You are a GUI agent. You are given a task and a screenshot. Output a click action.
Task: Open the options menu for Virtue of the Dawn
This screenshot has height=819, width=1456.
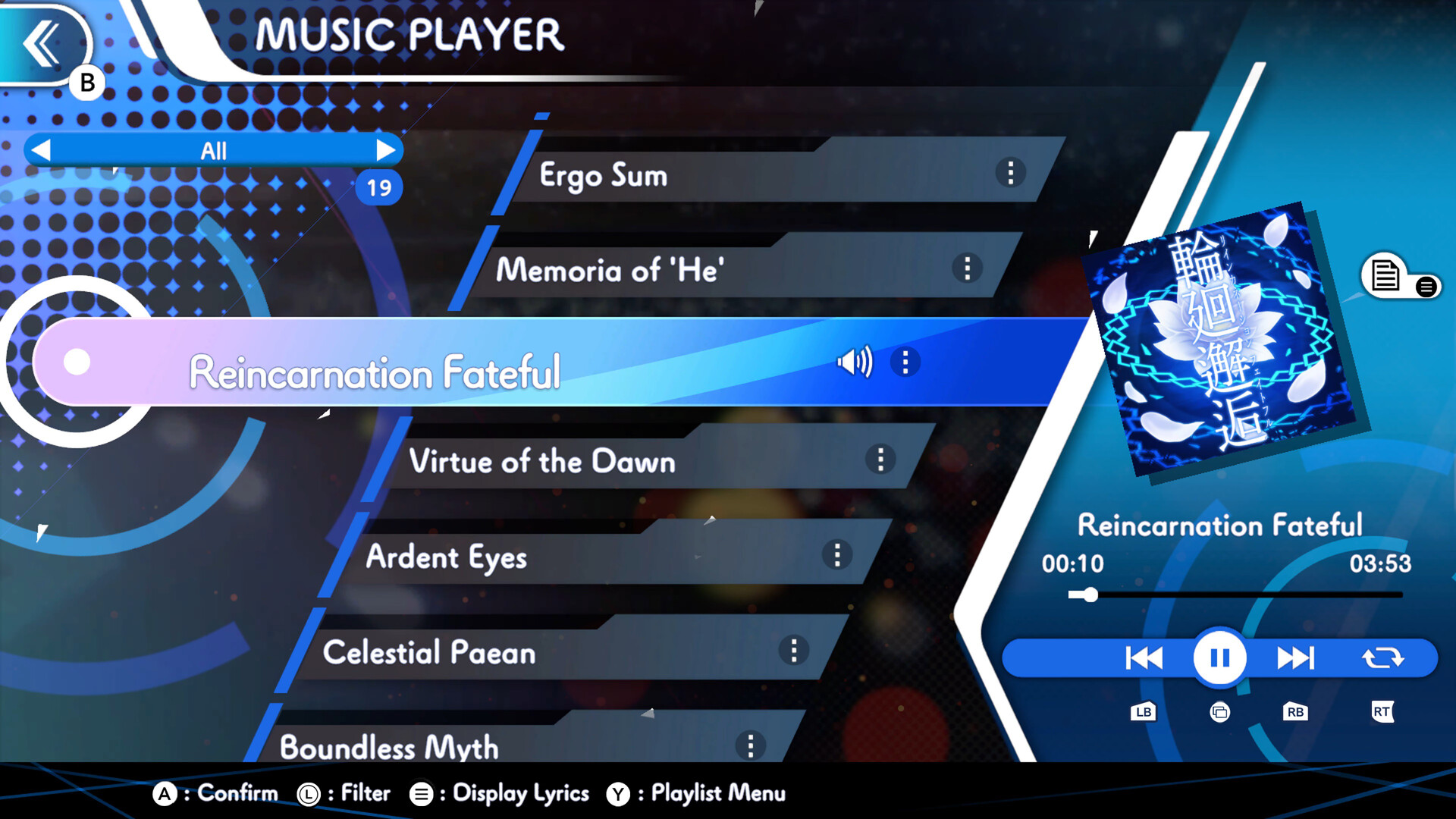[880, 458]
